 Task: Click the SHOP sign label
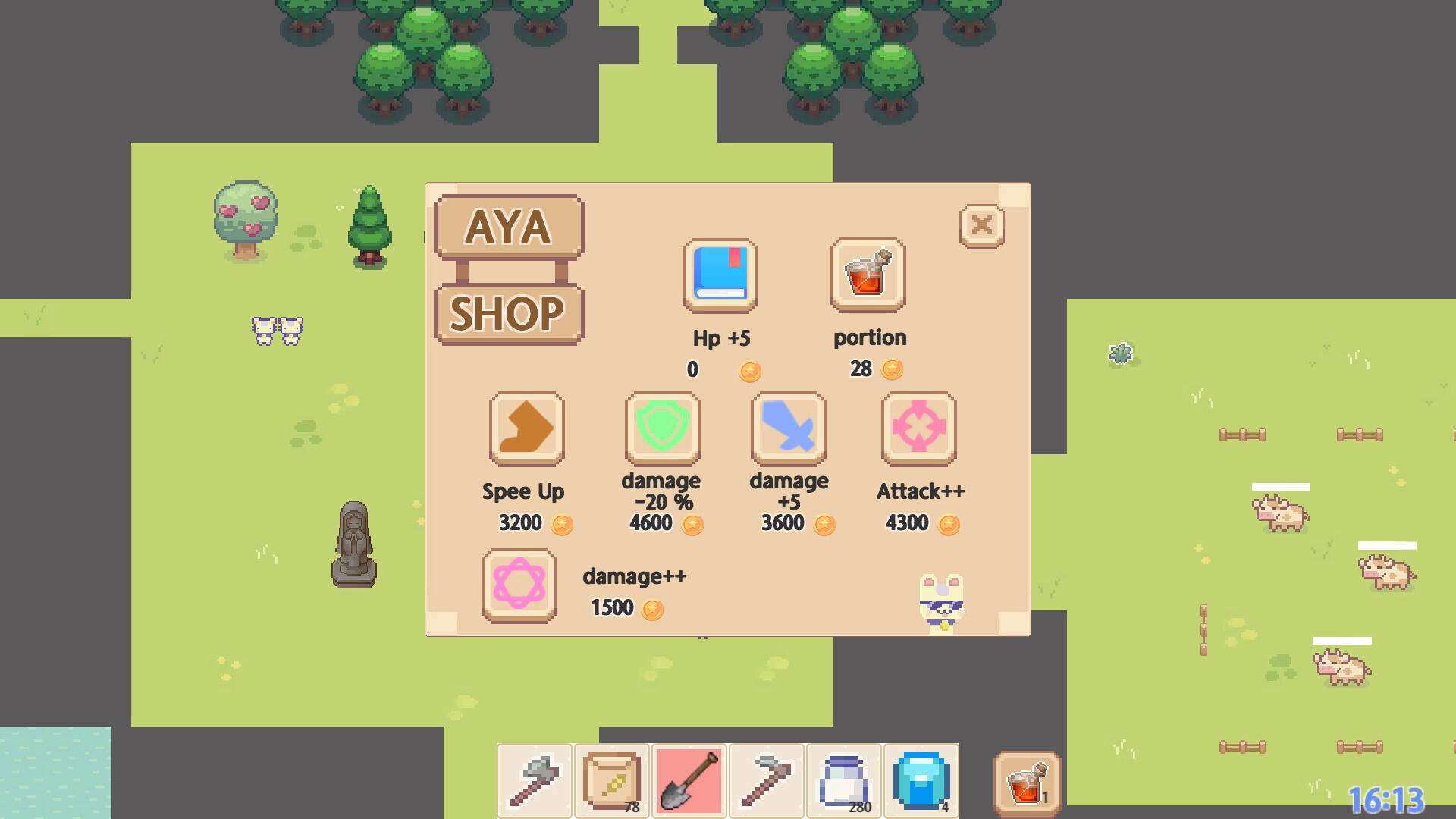click(509, 313)
